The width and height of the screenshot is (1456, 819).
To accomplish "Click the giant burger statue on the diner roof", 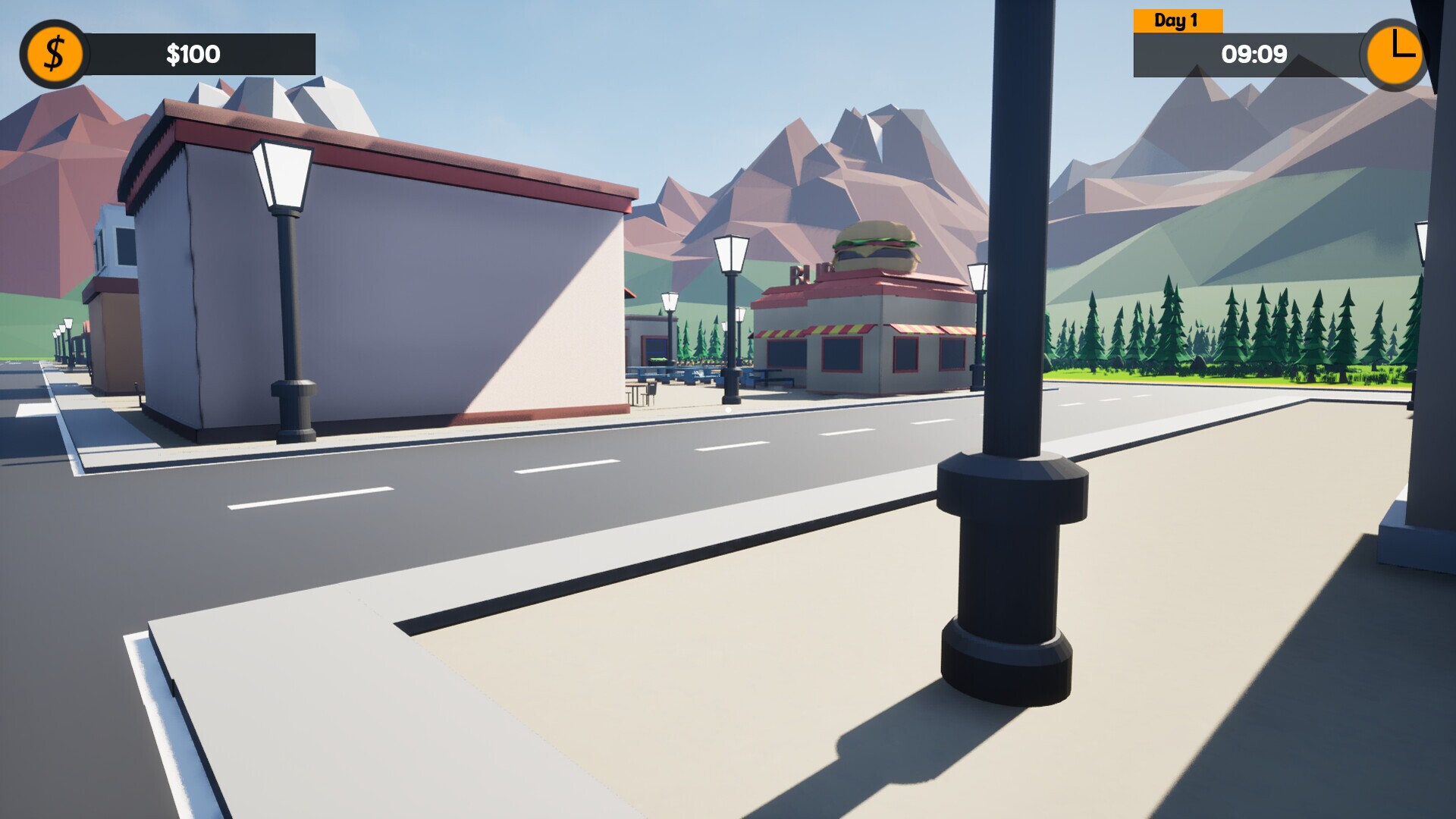I will click(x=874, y=244).
